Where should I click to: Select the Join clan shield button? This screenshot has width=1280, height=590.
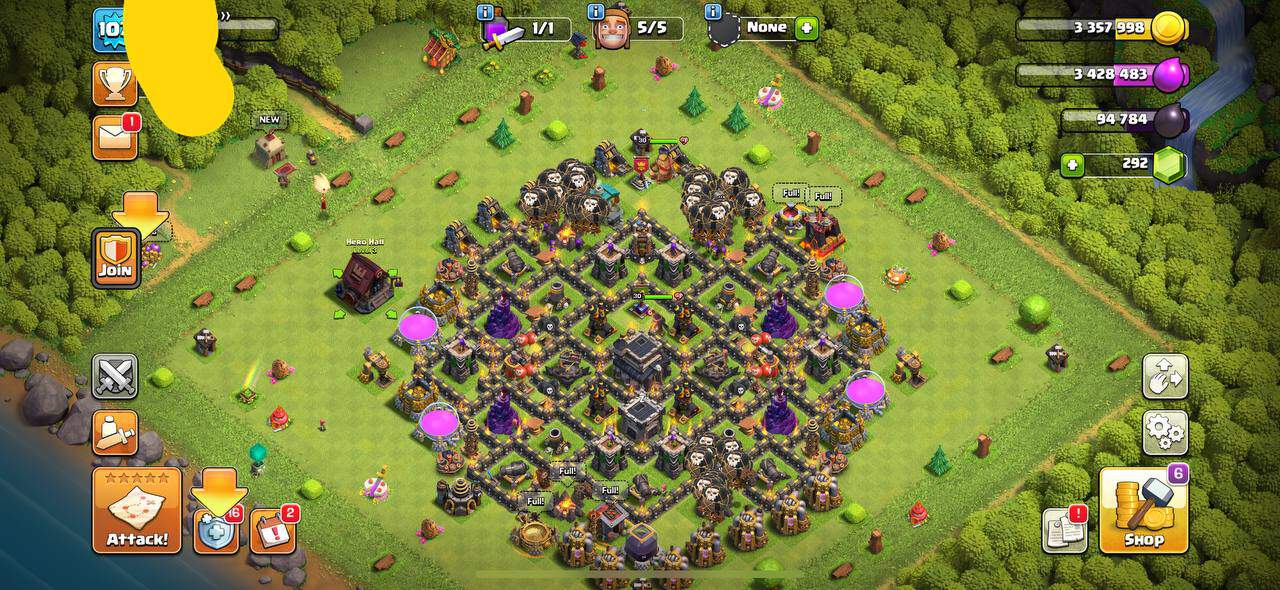click(116, 258)
